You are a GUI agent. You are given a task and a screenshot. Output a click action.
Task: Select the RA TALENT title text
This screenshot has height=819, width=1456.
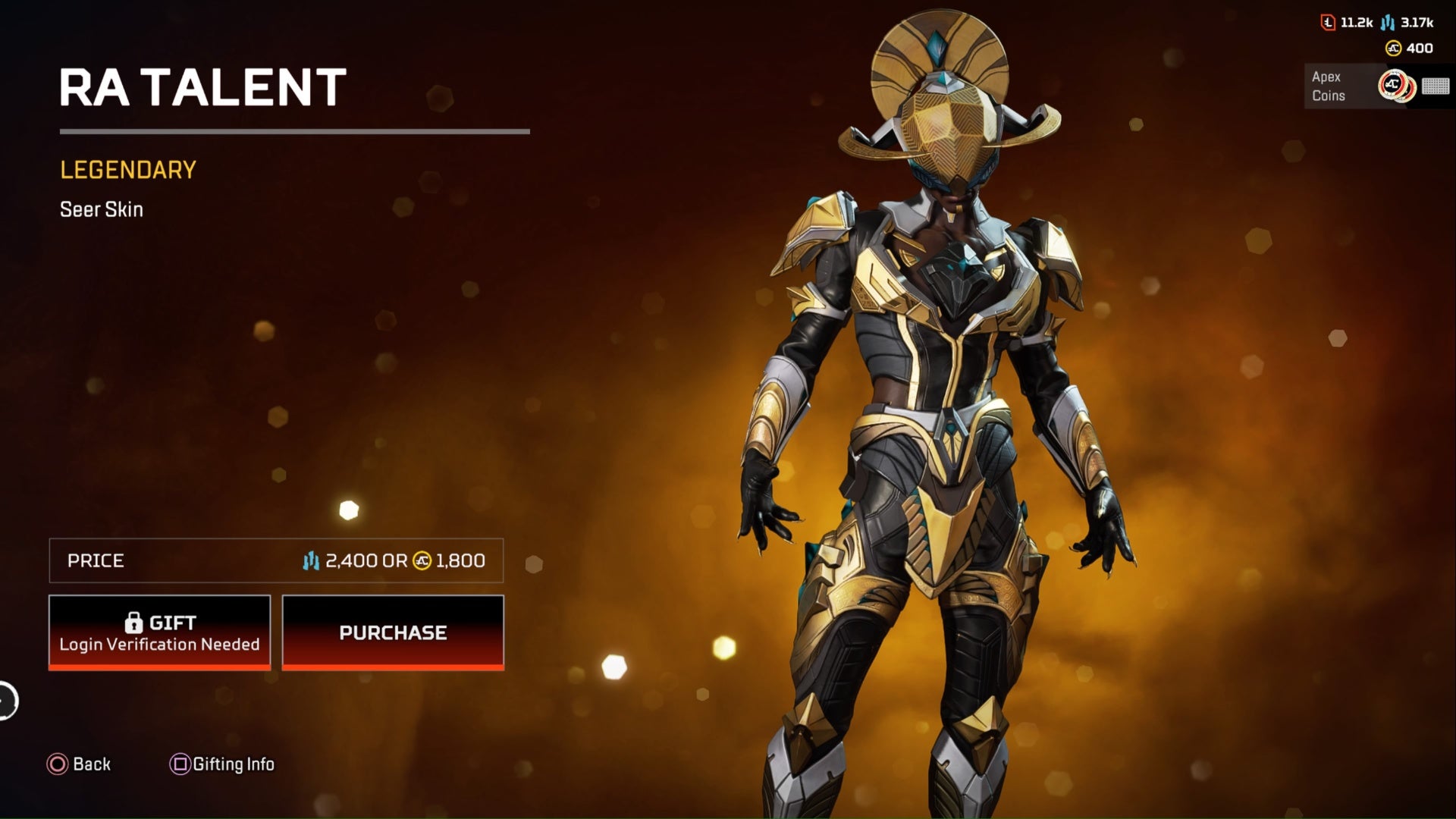[202, 86]
